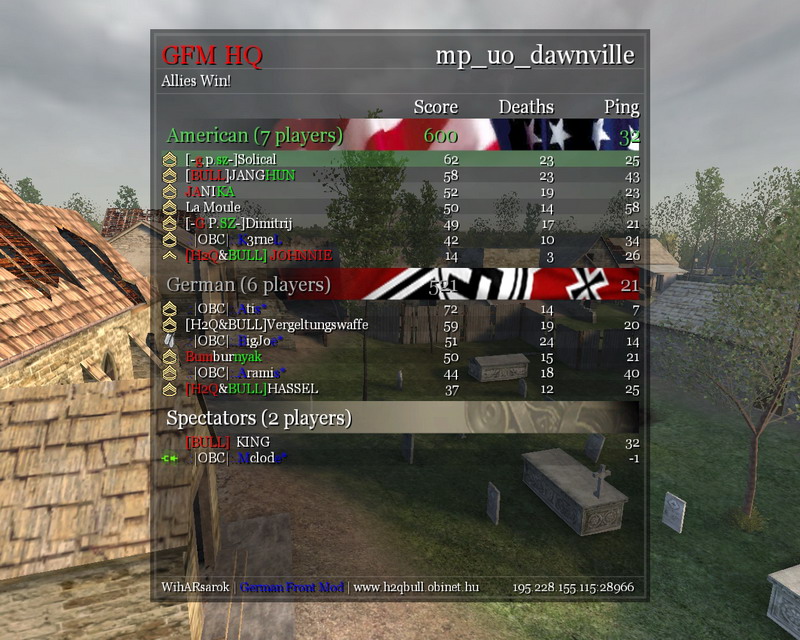
Task: Click the Score column header
Action: pyautogui.click(x=436, y=107)
